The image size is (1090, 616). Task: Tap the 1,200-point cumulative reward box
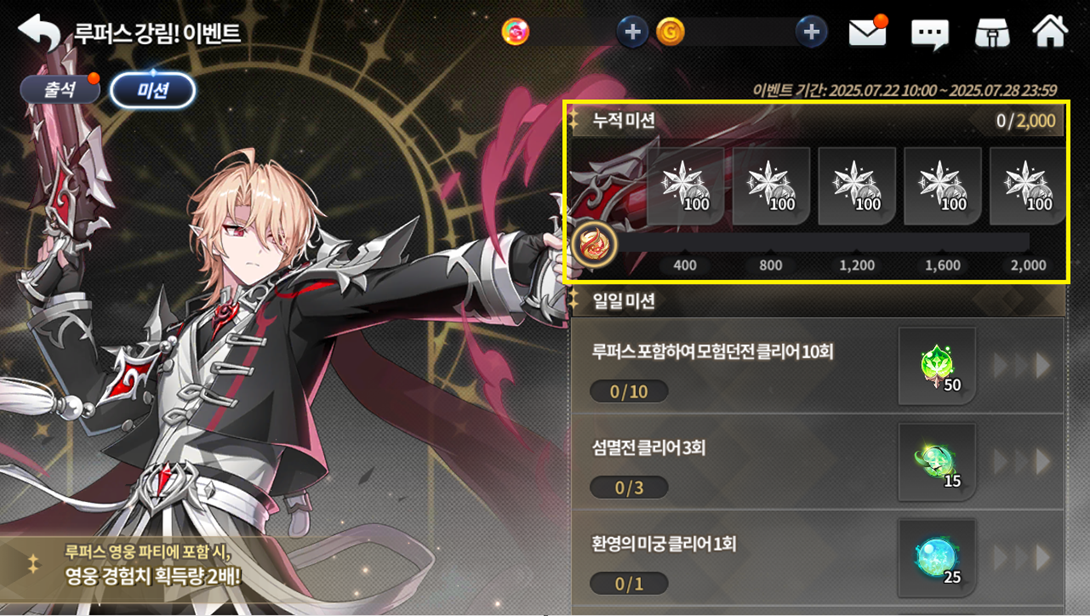(857, 187)
